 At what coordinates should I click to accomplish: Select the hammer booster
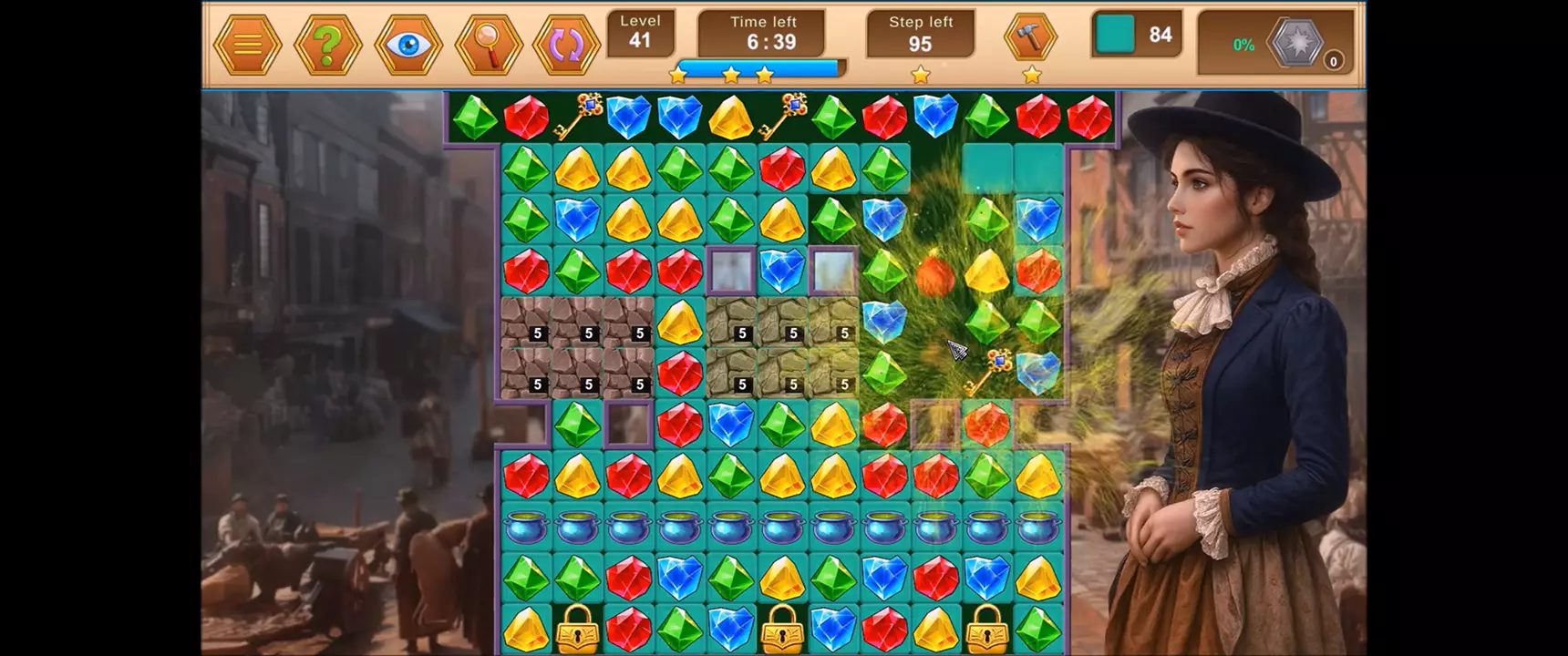click(x=1030, y=38)
